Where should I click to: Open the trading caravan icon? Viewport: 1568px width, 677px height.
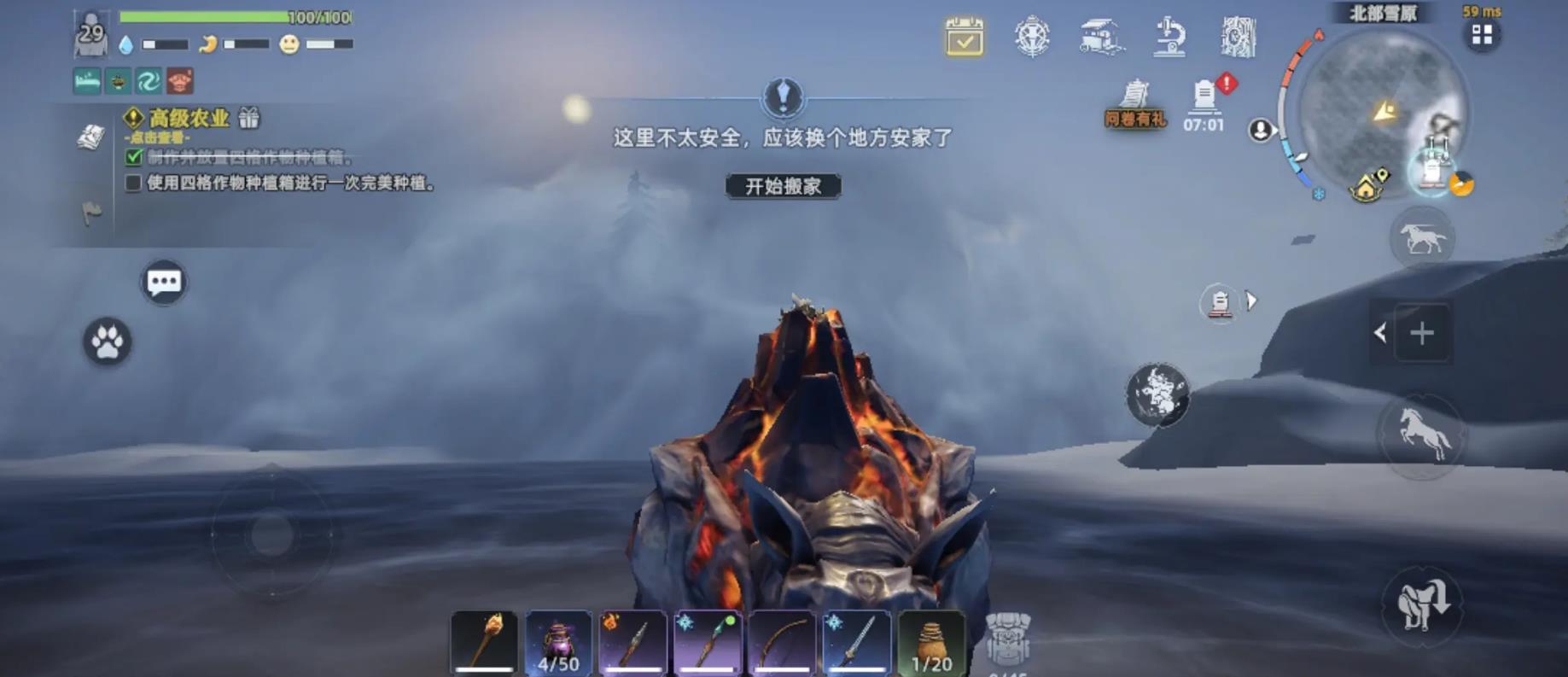pos(1100,34)
